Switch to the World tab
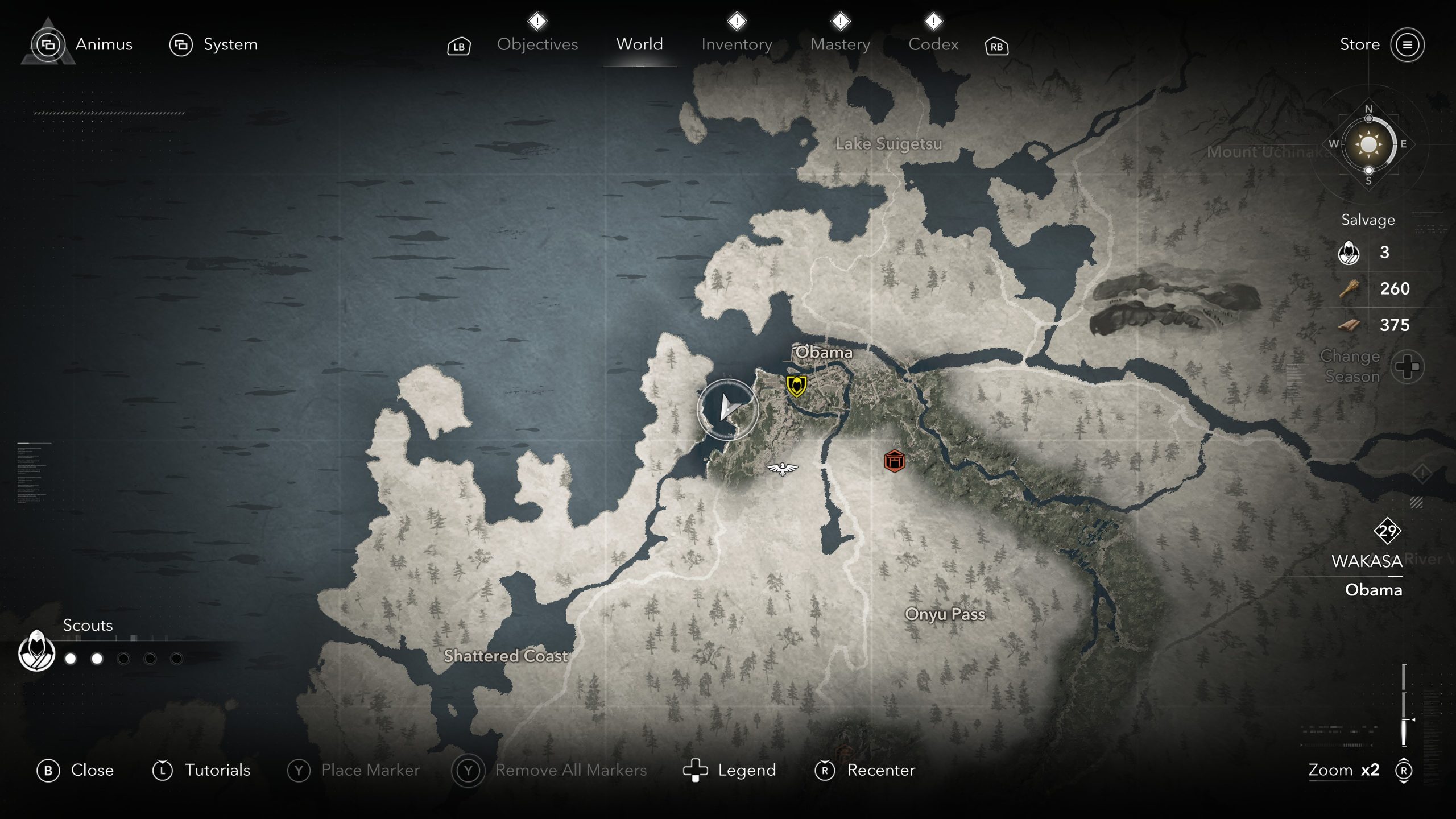The width and height of the screenshot is (1456, 819). [x=639, y=44]
